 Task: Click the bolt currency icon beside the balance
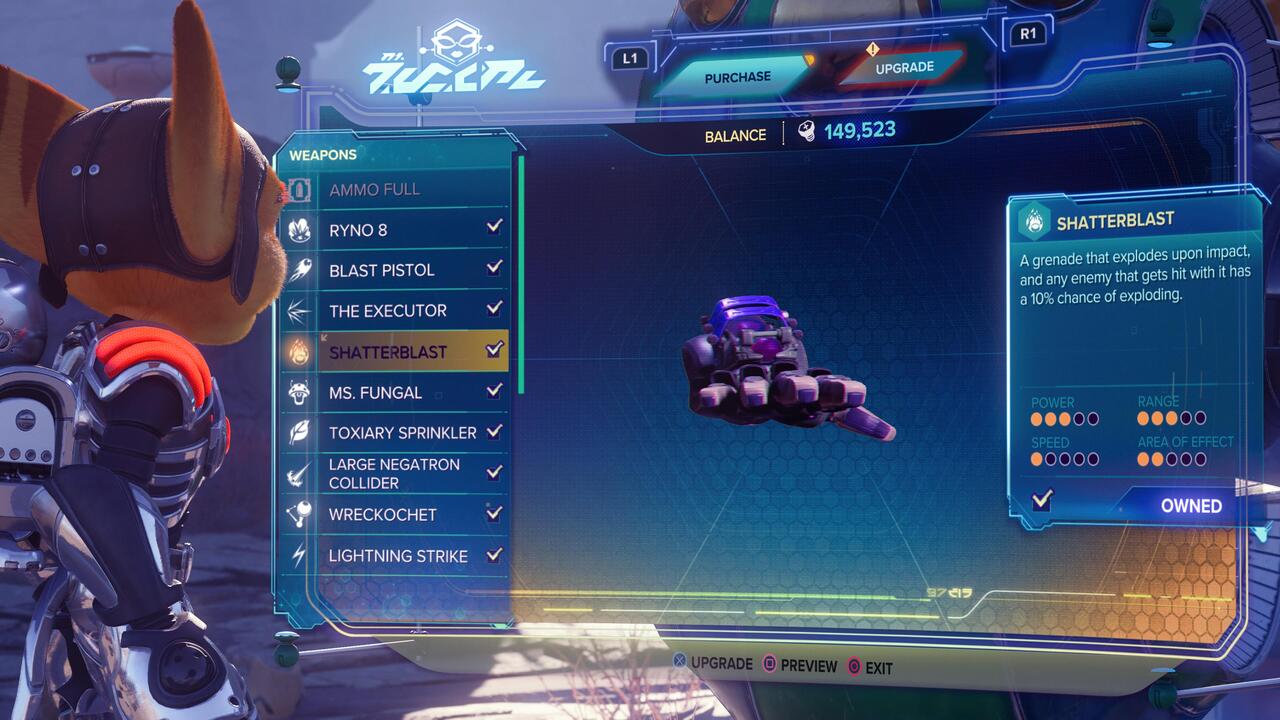pos(803,134)
